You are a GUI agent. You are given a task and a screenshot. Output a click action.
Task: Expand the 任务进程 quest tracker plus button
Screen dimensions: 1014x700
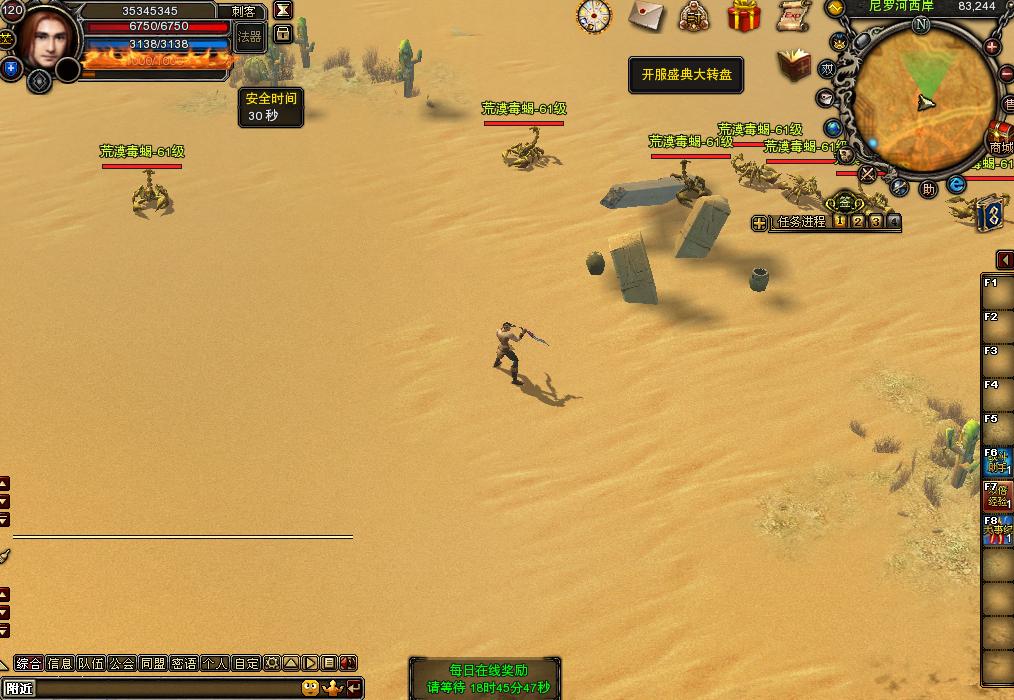(x=760, y=223)
